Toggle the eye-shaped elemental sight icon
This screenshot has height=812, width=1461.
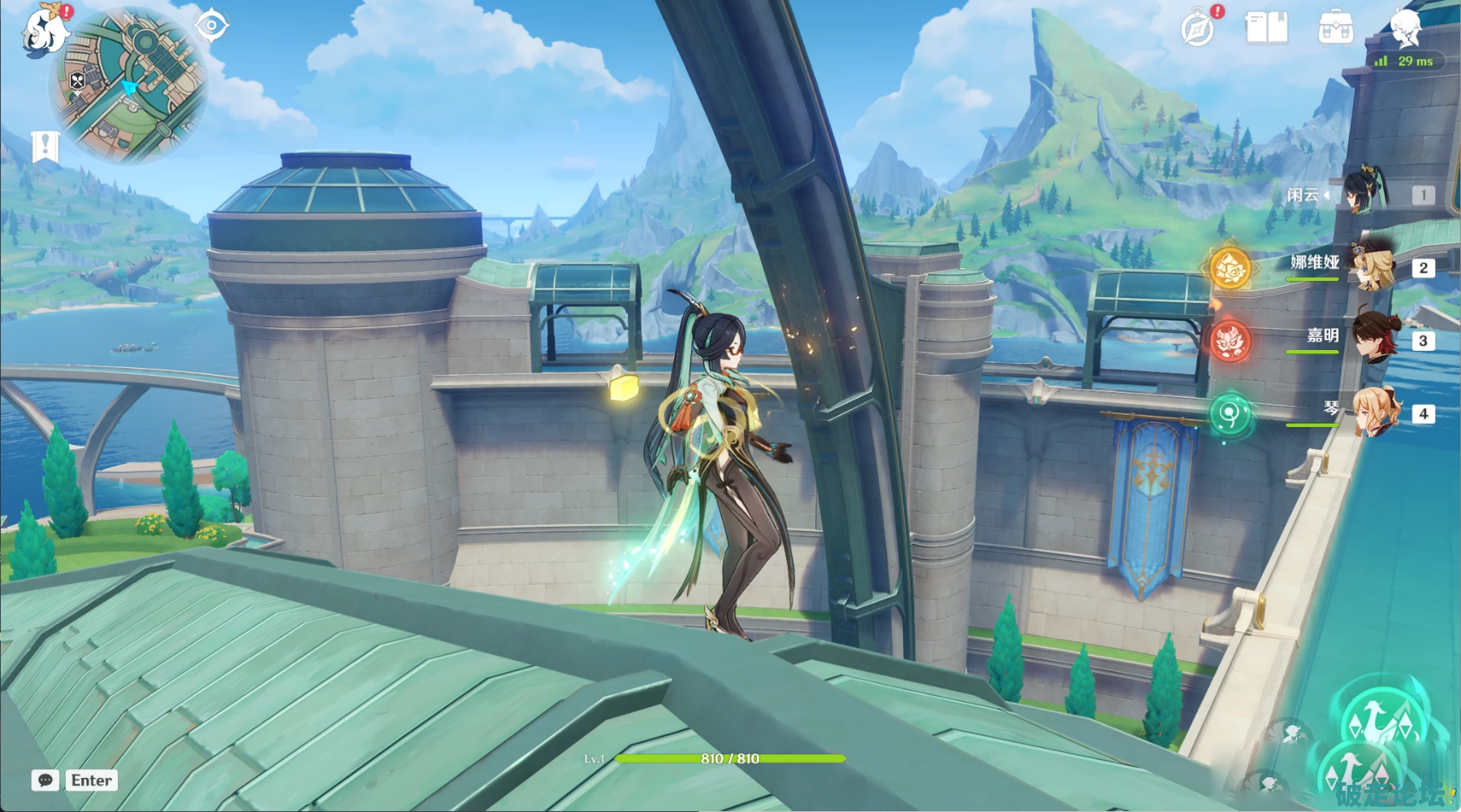[212, 26]
